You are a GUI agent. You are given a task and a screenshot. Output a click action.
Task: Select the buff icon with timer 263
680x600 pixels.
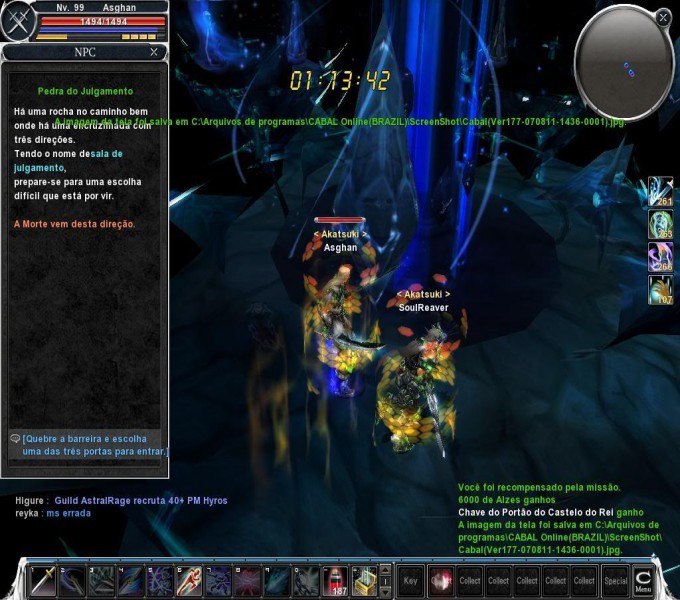[x=660, y=224]
